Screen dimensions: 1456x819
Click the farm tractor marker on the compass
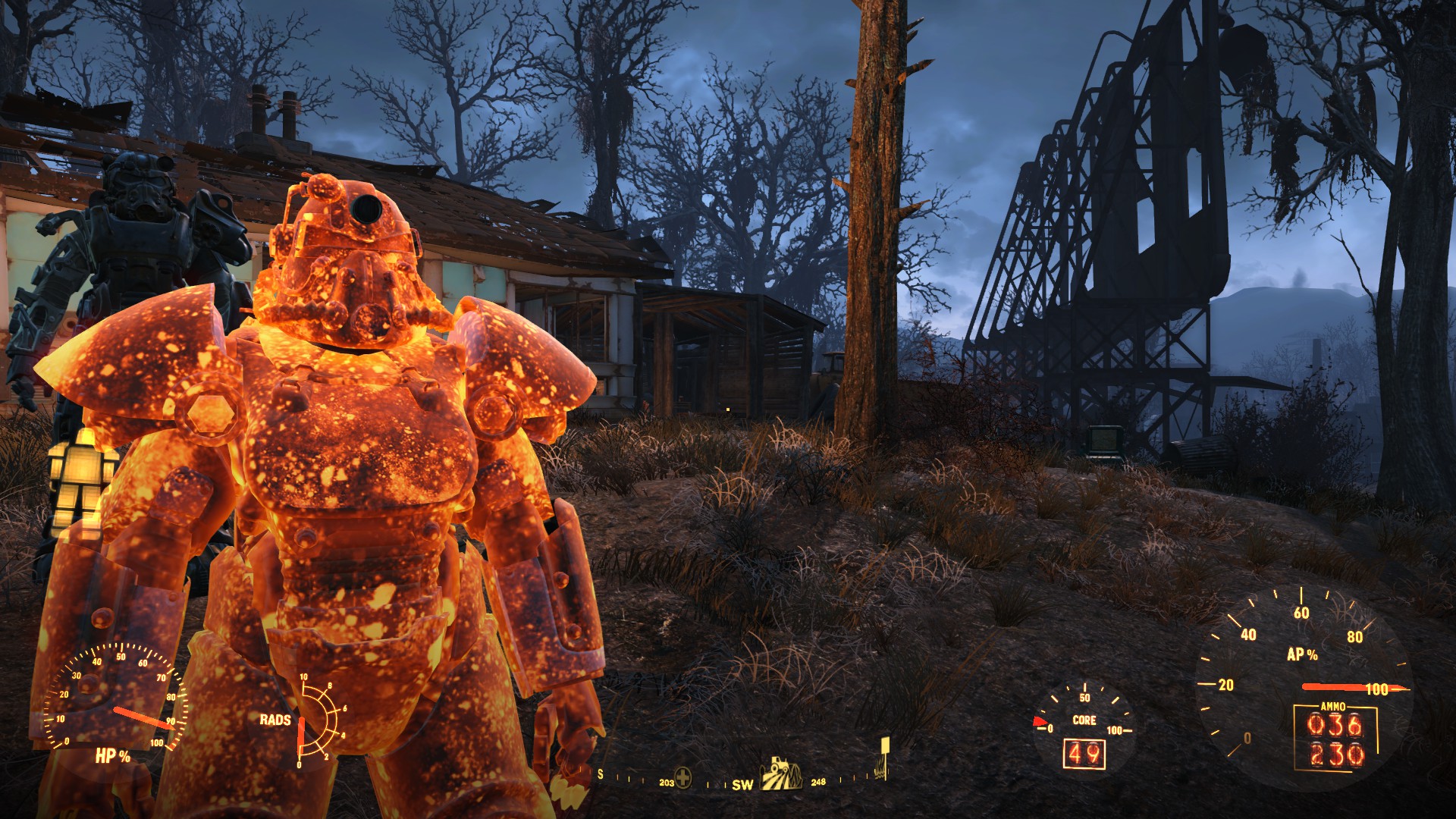coord(781,774)
